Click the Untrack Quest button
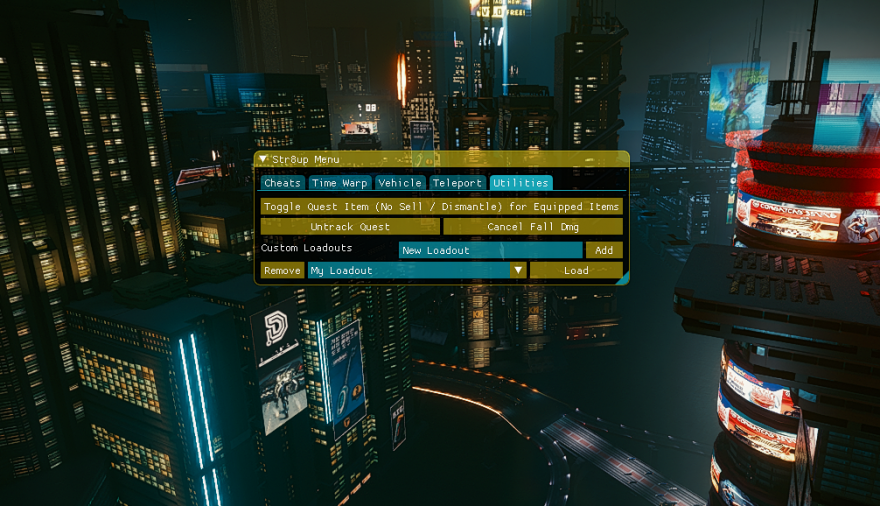 349,227
